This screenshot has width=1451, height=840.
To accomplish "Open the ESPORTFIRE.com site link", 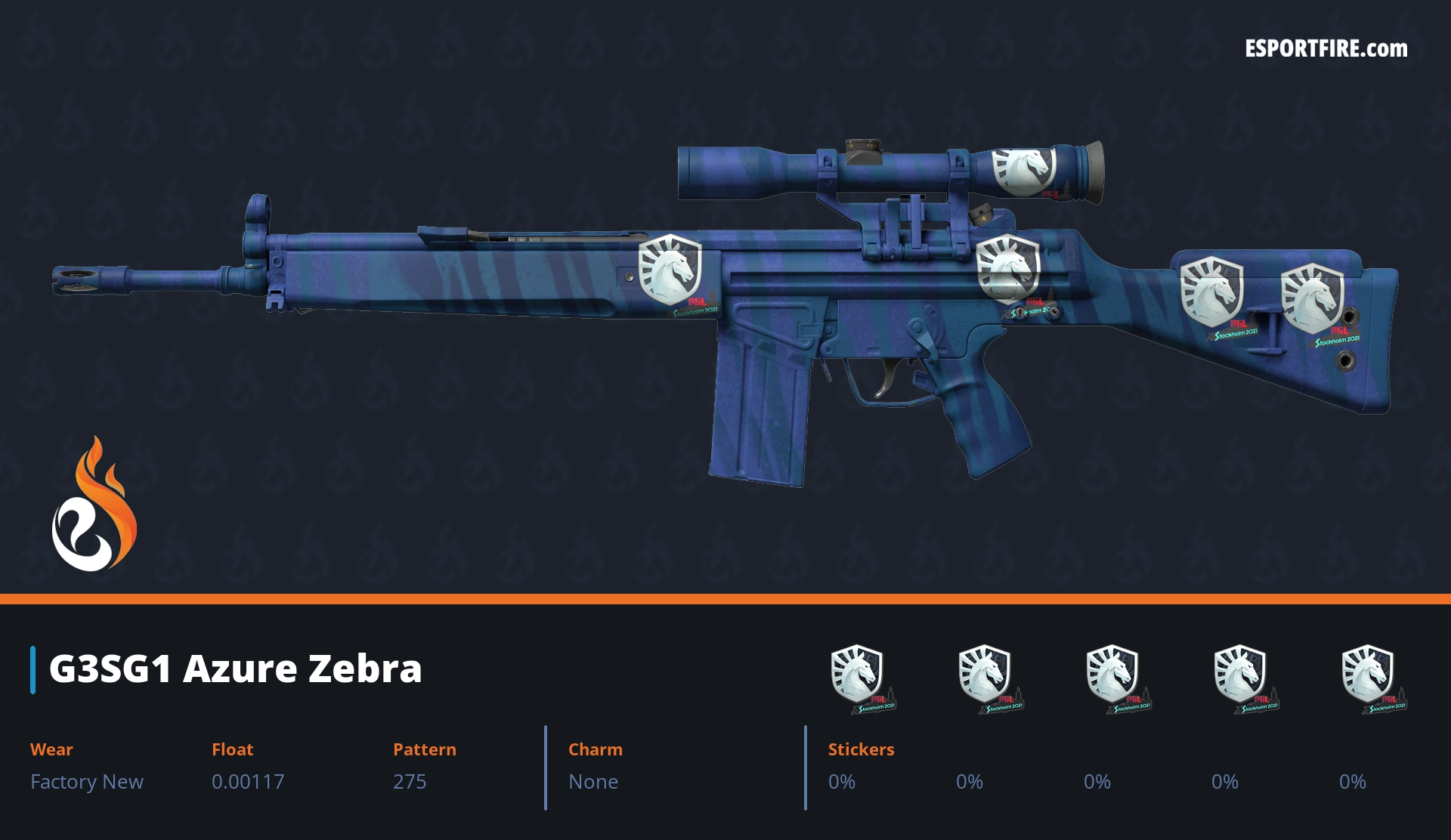I will tap(1326, 49).
